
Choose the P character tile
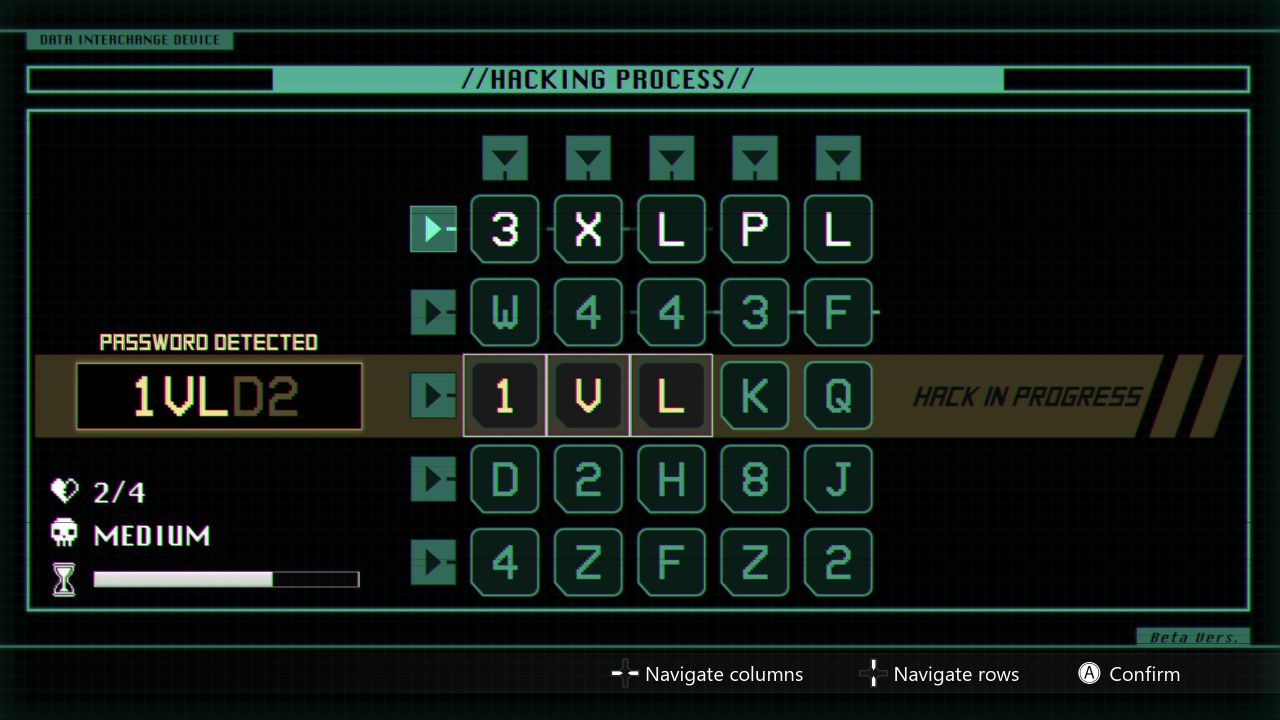click(x=755, y=230)
